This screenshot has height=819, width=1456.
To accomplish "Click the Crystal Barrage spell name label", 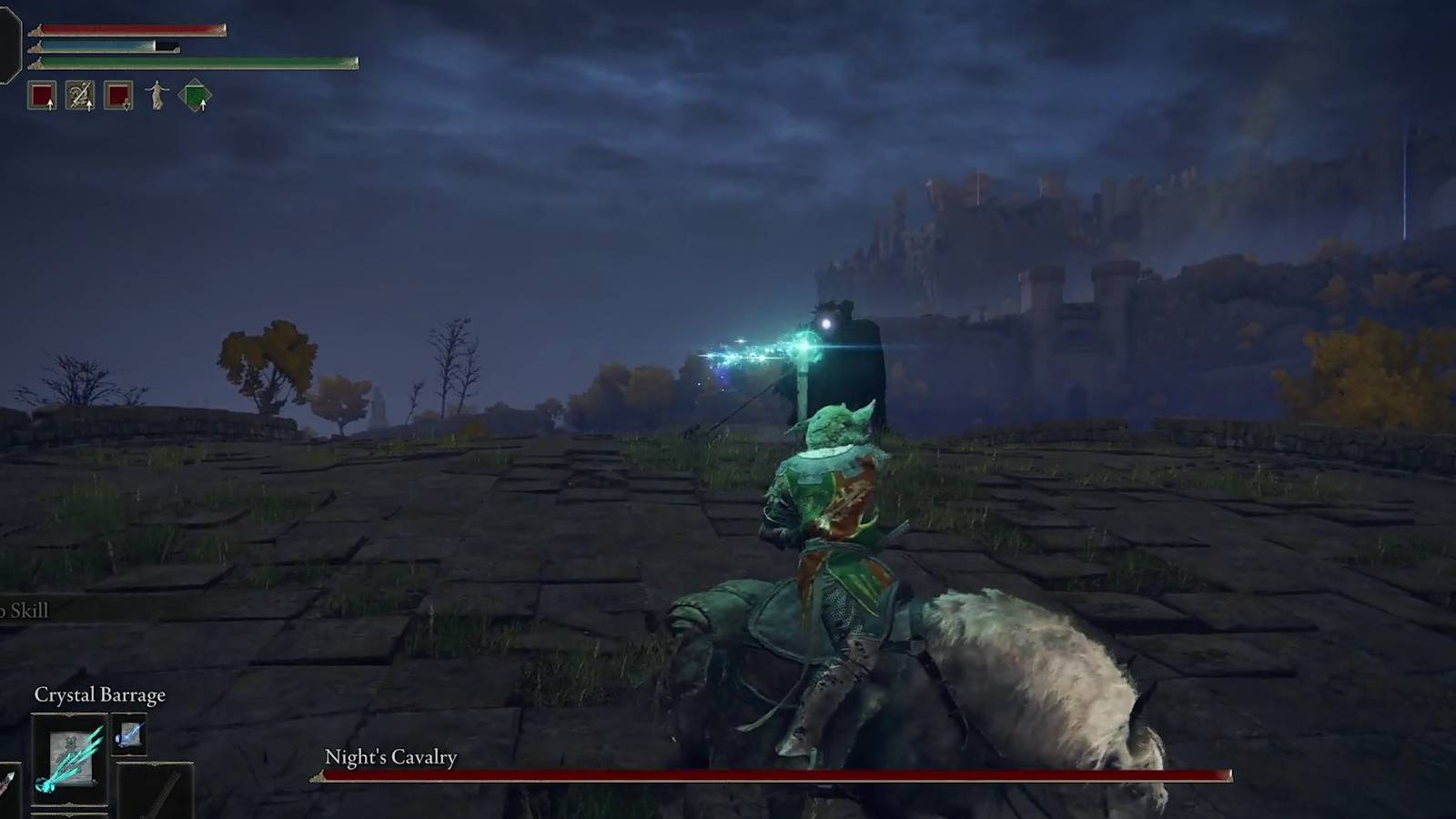I will click(100, 694).
